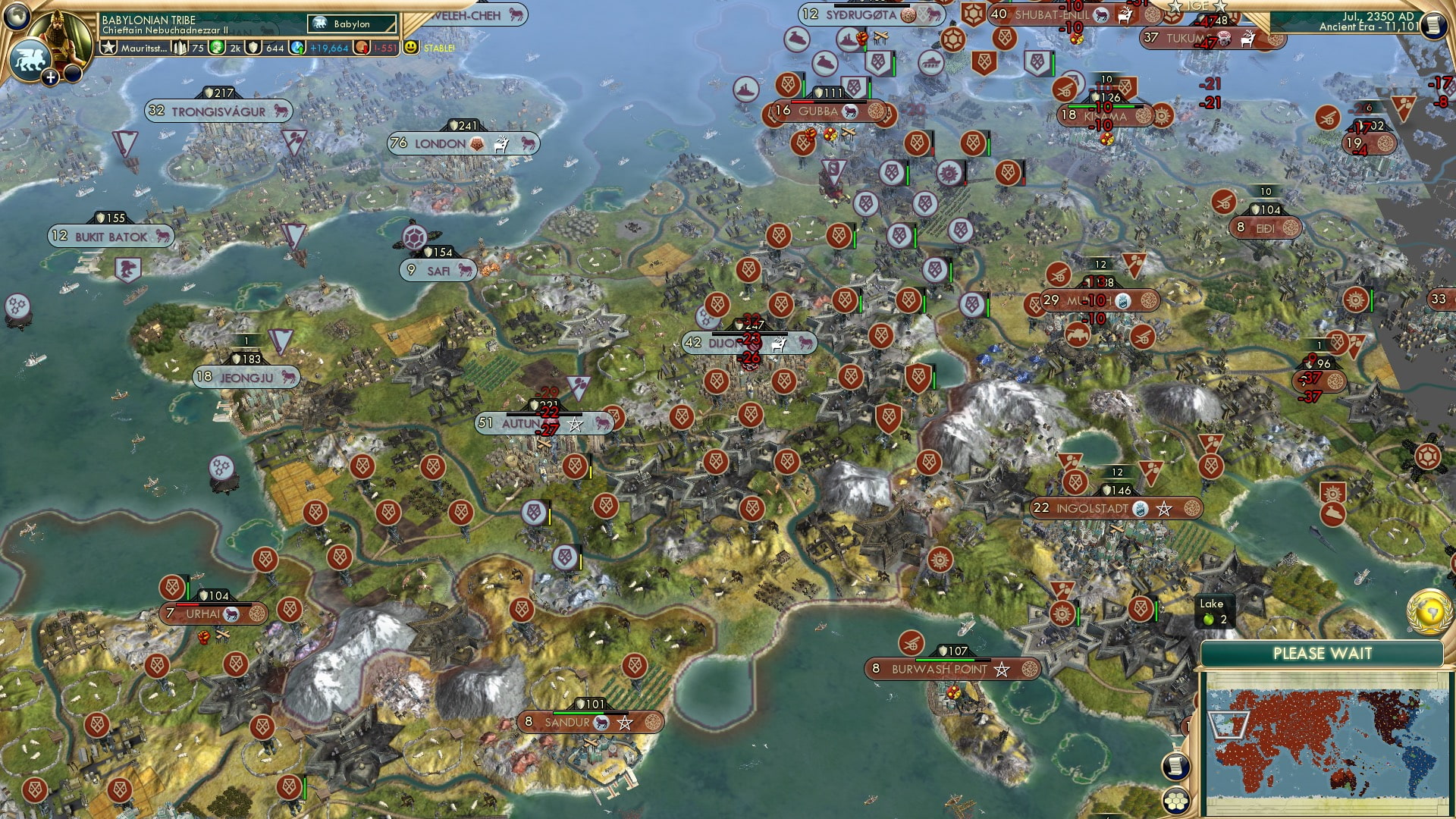1456x819 pixels.
Task: Click the PLEASE WAIT turn button
Action: [x=1322, y=654]
